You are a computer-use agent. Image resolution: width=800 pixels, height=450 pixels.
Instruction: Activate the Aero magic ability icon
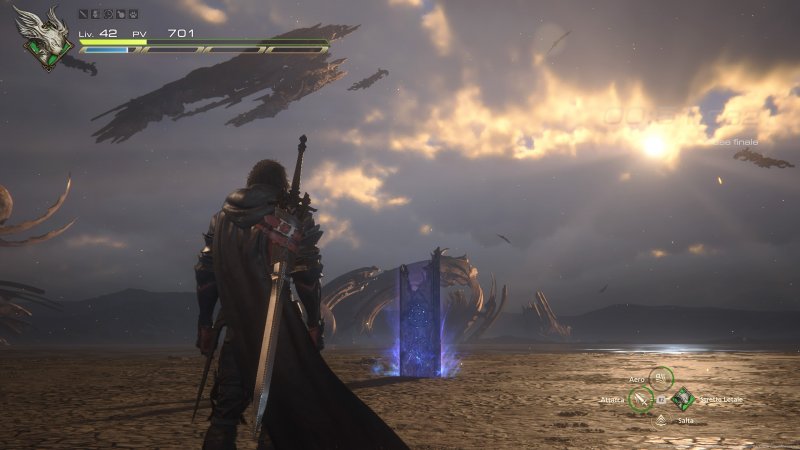coord(660,379)
